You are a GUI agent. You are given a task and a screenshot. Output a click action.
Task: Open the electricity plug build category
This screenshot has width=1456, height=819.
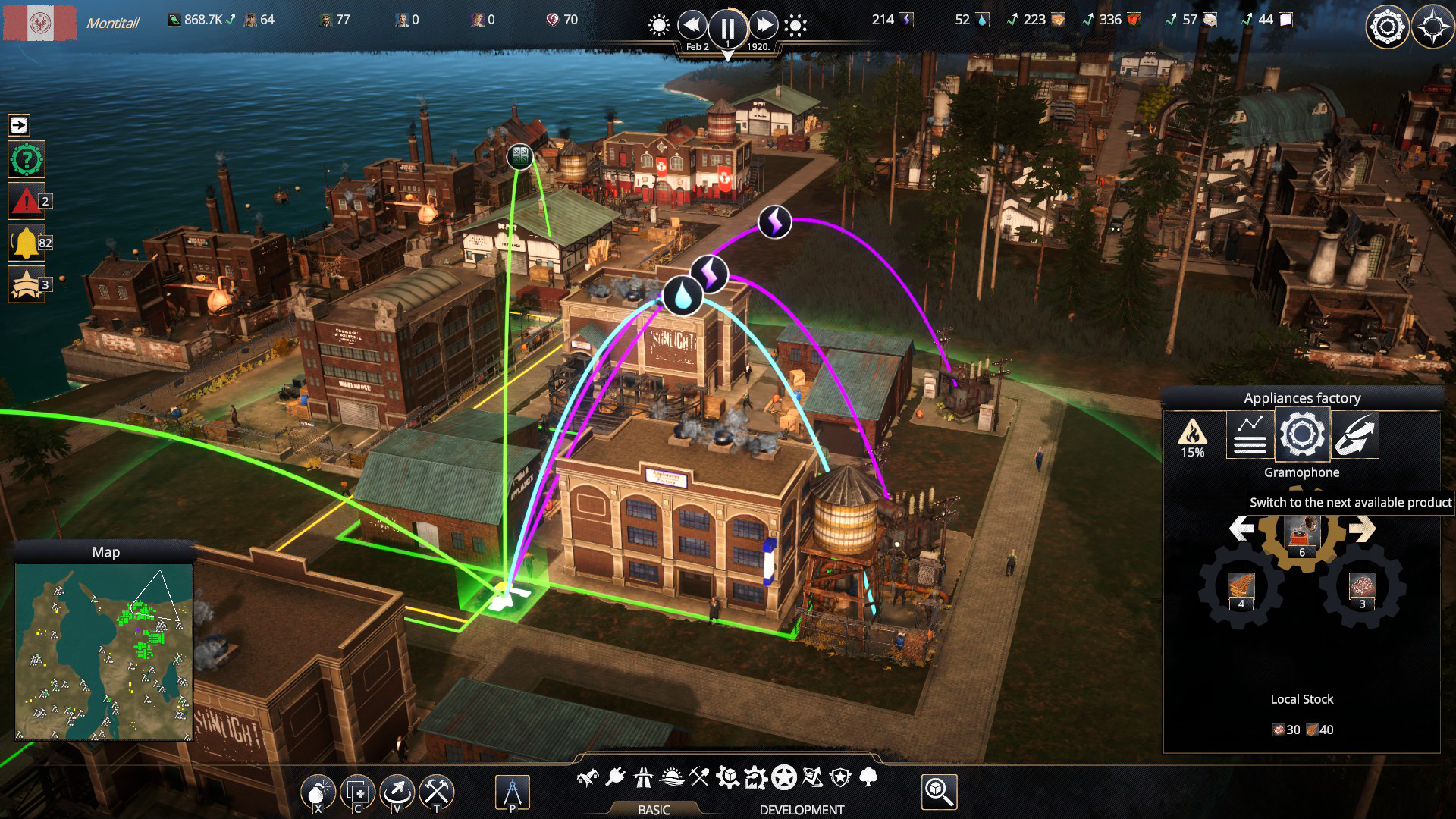tap(615, 777)
